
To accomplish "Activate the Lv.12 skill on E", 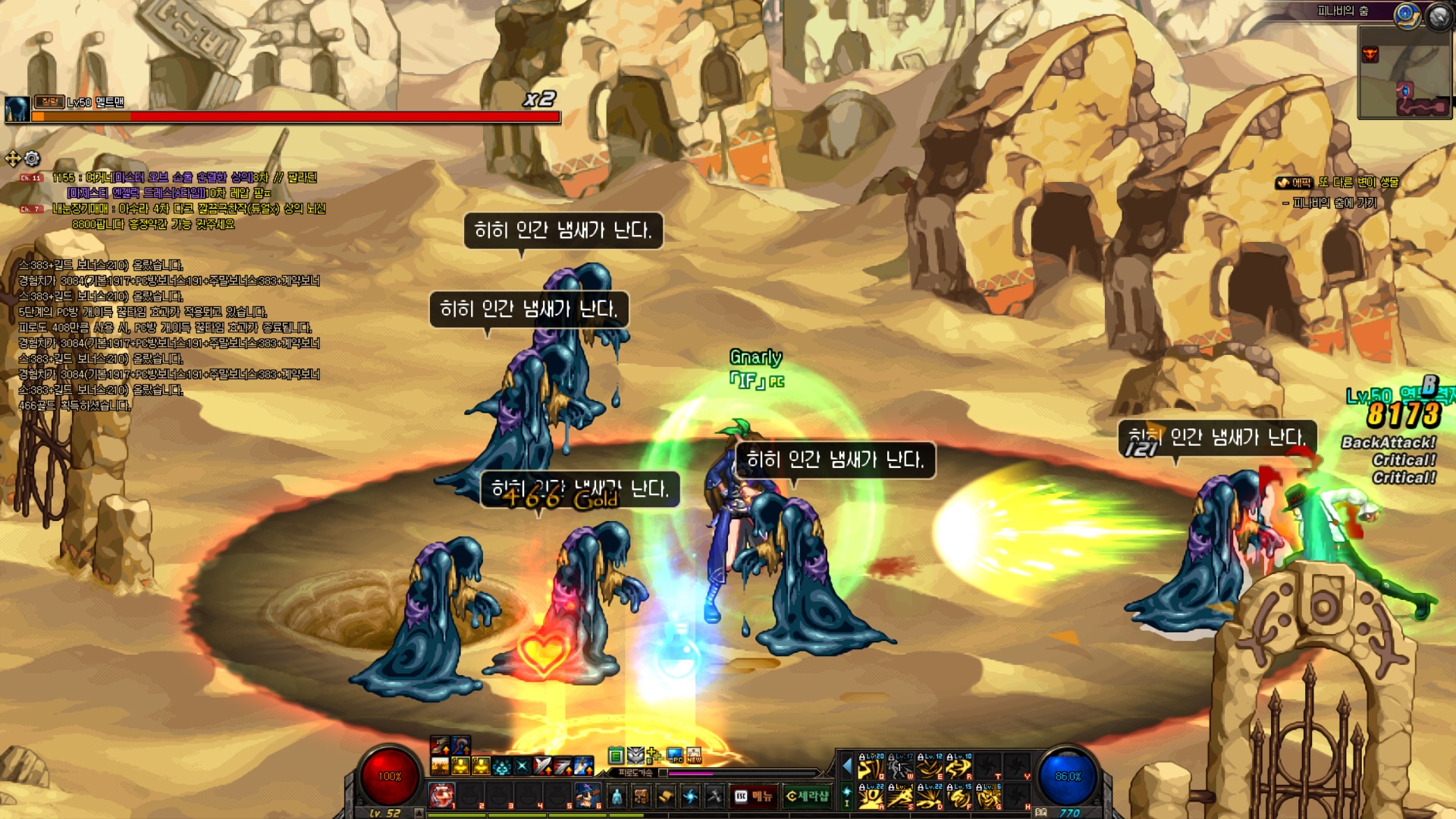I will (930, 767).
